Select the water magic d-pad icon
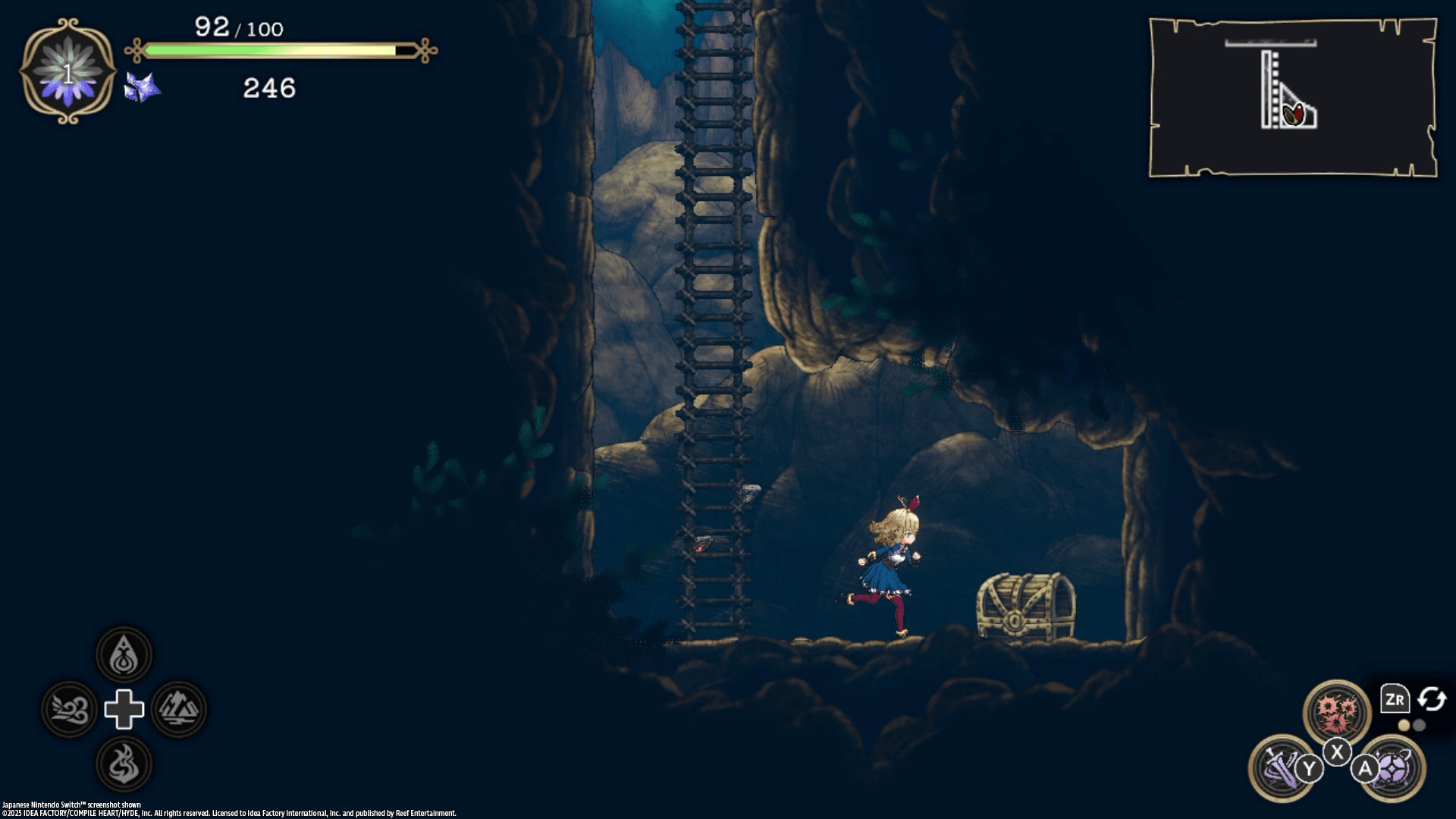 [x=125, y=655]
